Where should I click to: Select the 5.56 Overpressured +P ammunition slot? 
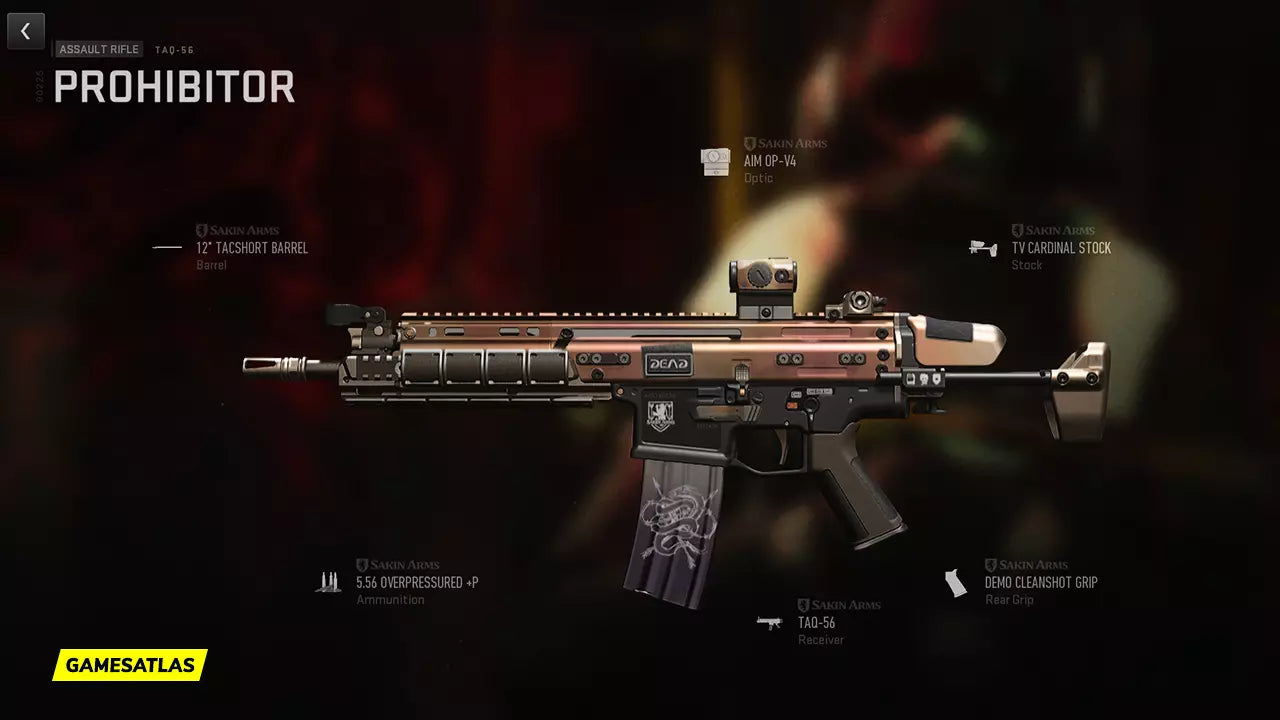pos(416,582)
